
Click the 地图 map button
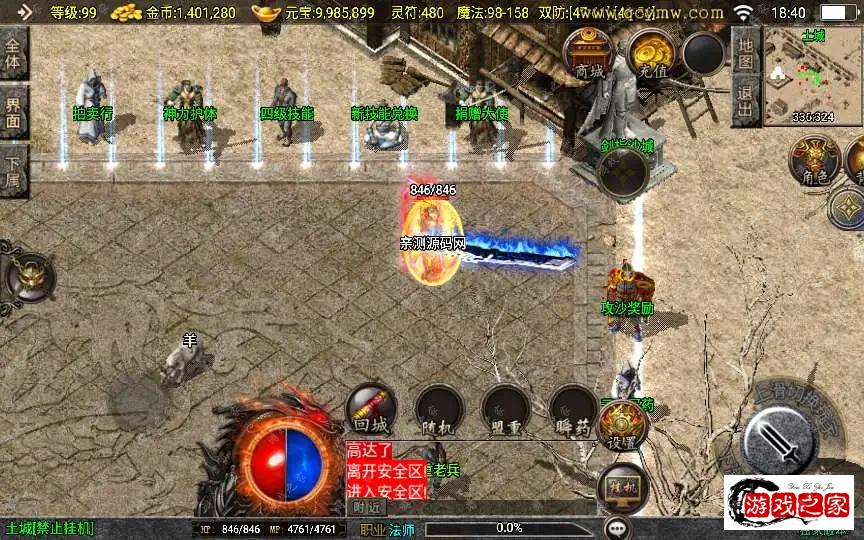tap(744, 49)
